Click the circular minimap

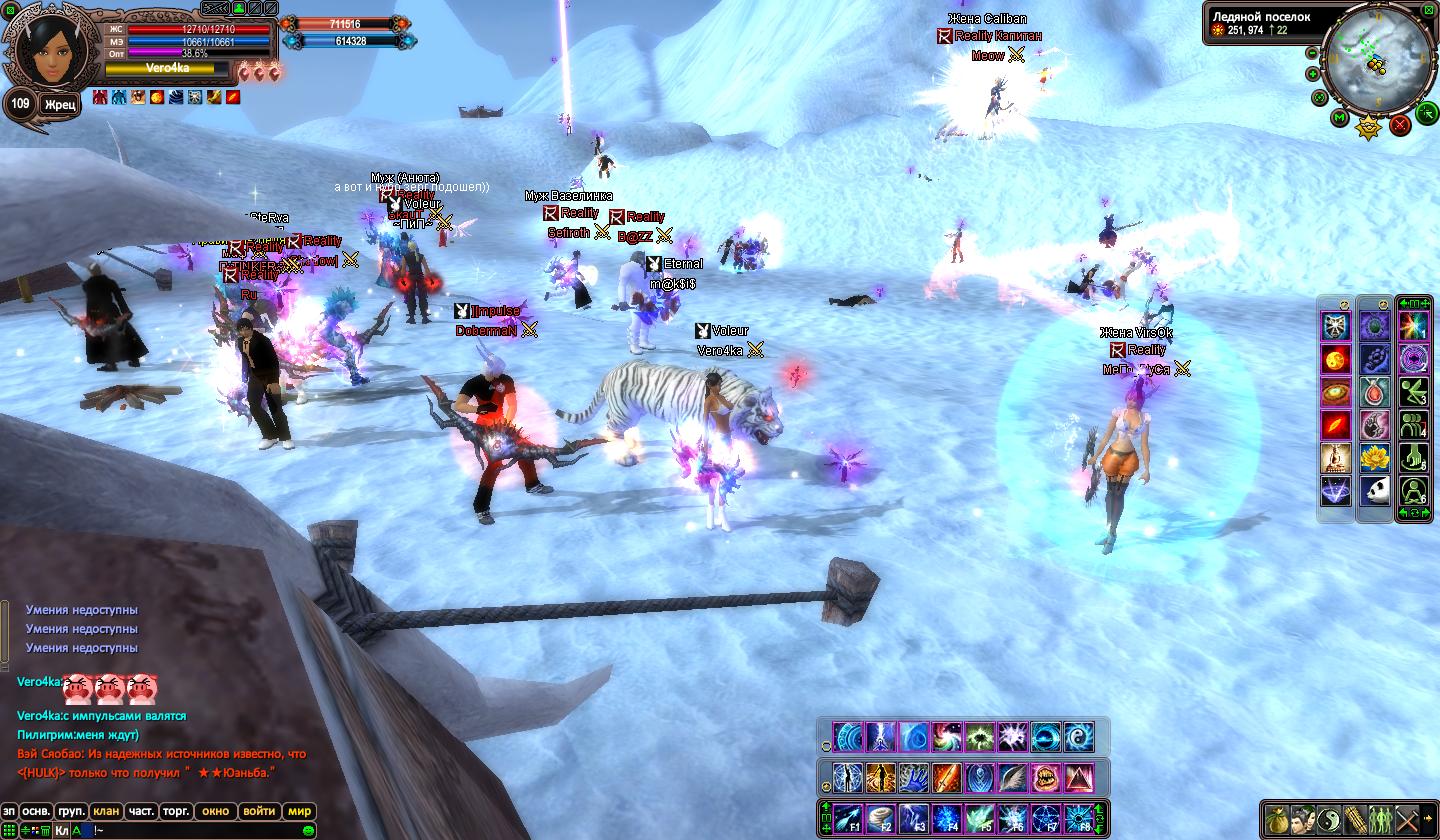[1378, 58]
